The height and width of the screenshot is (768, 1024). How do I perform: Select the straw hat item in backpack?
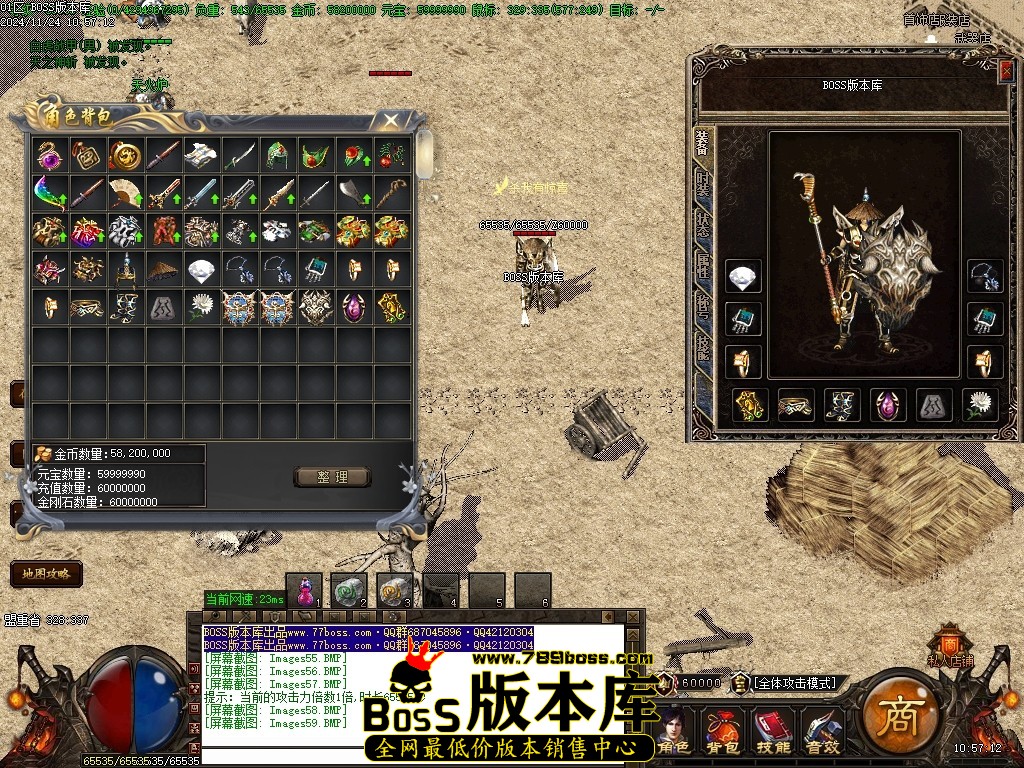tap(164, 269)
